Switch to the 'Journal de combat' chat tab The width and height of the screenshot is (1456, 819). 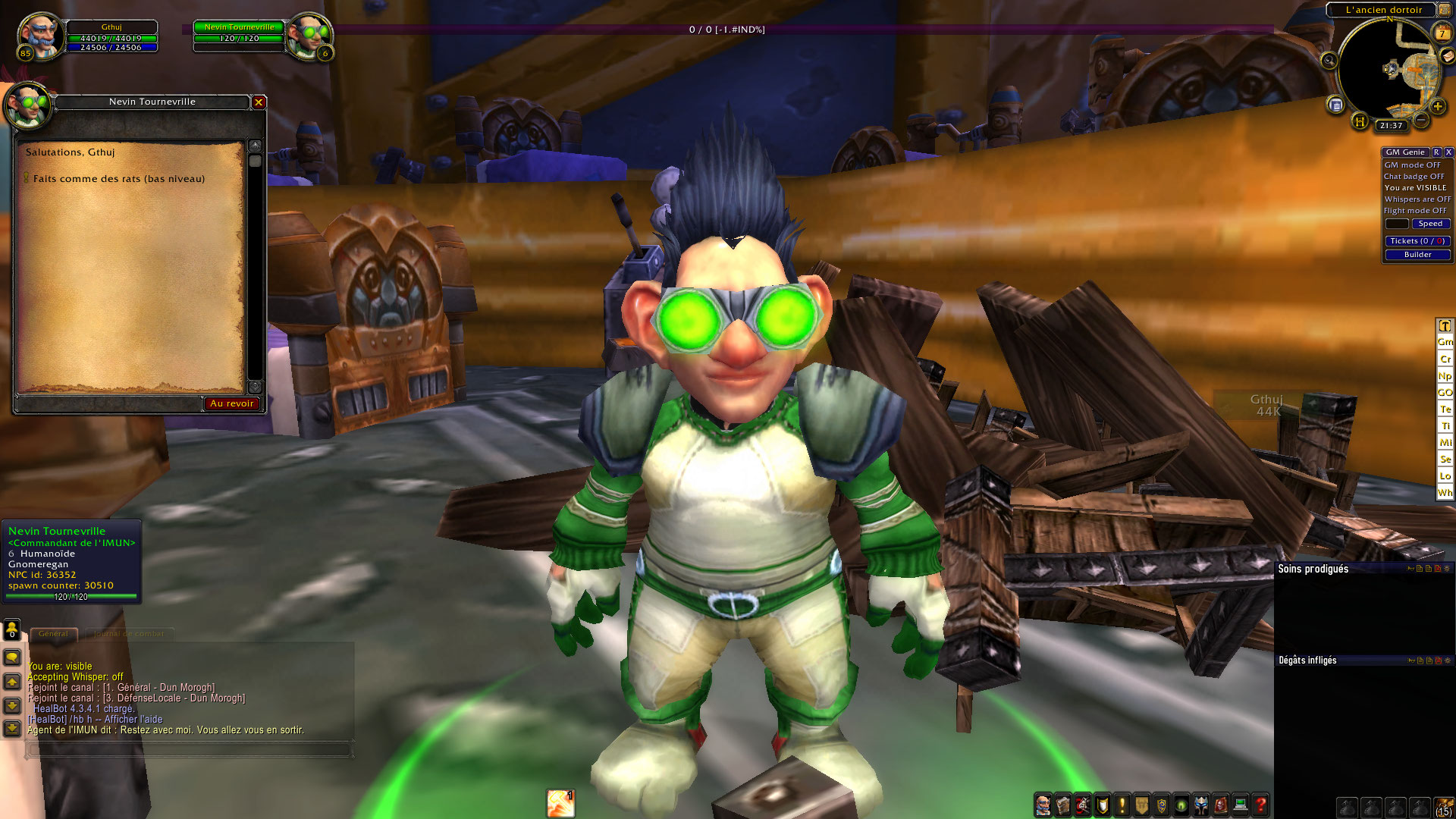(x=129, y=634)
